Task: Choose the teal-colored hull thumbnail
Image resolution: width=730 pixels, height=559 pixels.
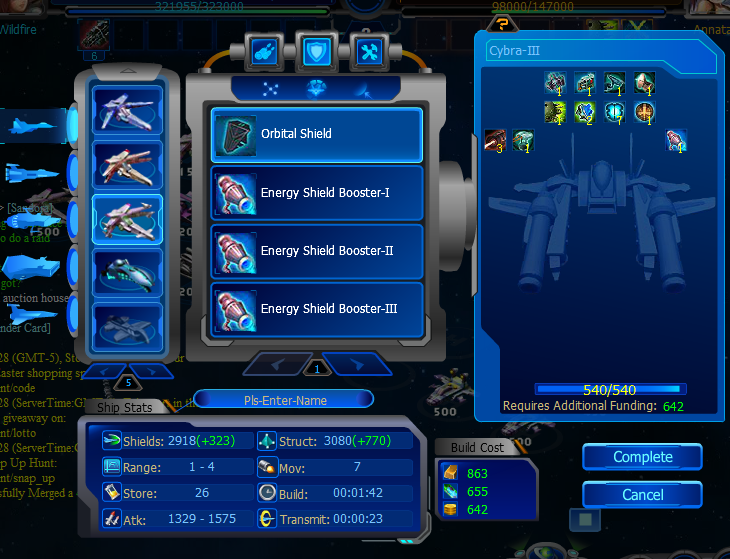Action: coord(127,273)
